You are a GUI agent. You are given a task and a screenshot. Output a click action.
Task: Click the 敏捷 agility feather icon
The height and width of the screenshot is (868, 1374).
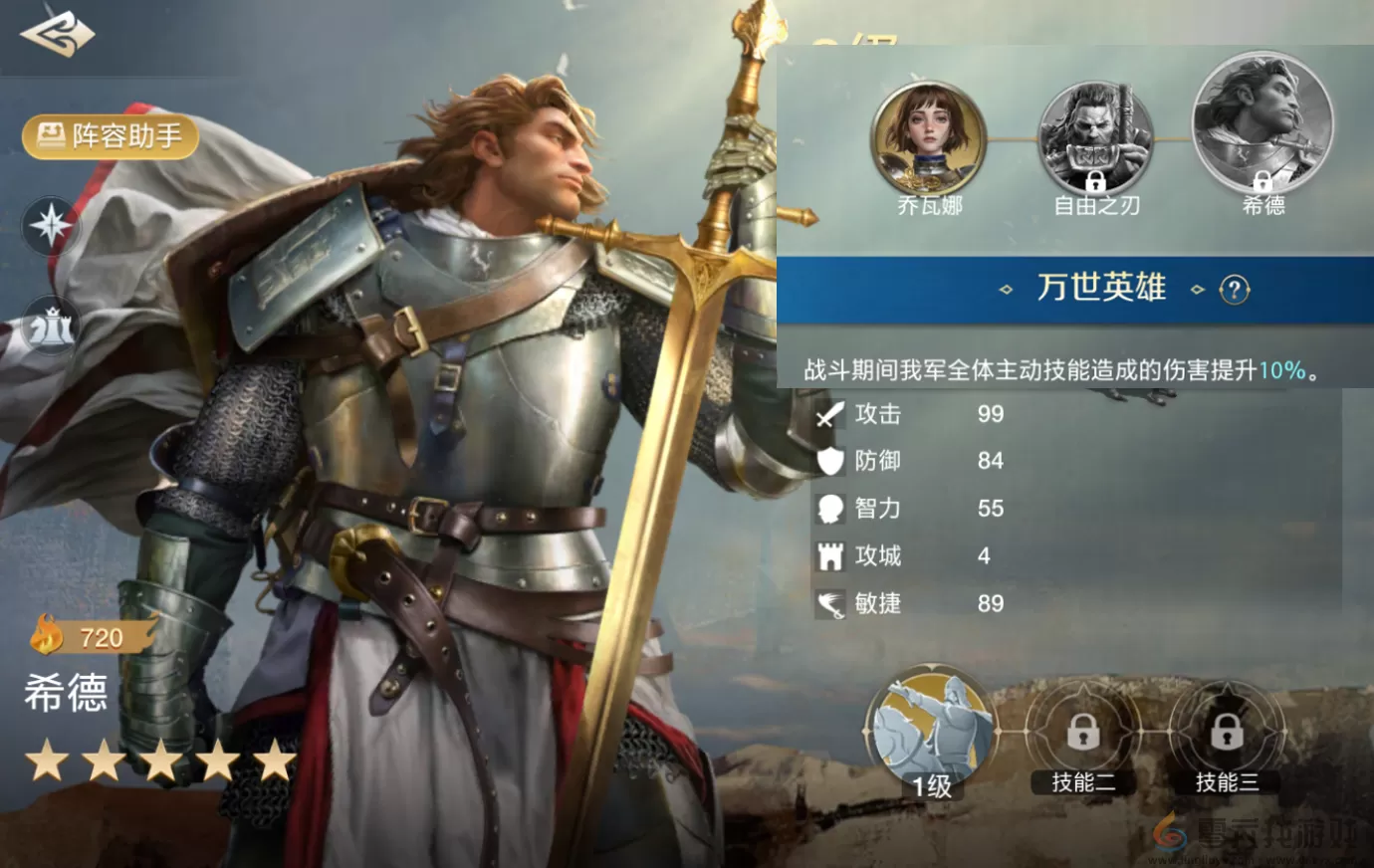827,603
